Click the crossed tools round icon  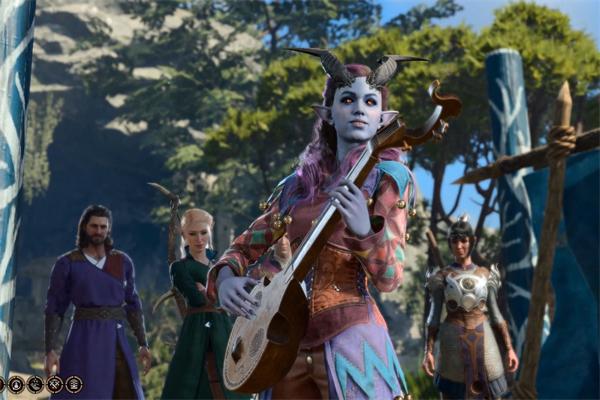point(54,384)
